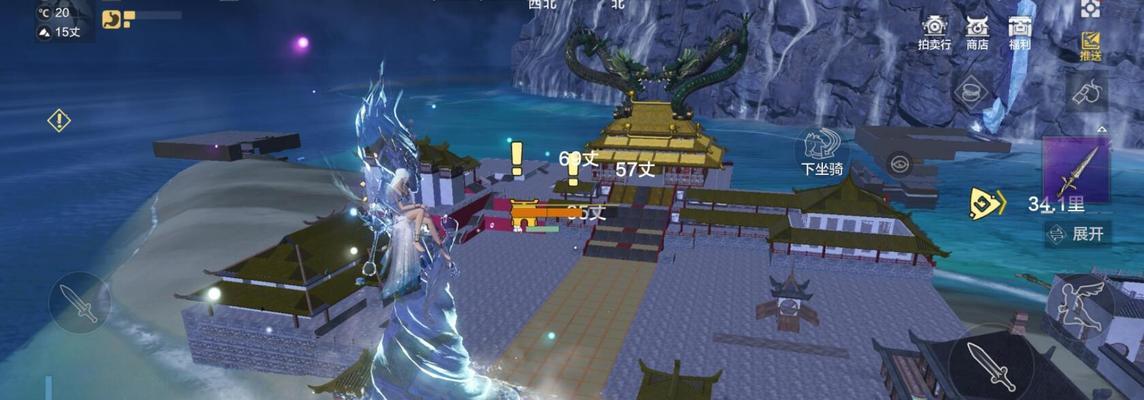Tap the whistle icon
The width and height of the screenshot is (1144, 400).
point(1088,93)
